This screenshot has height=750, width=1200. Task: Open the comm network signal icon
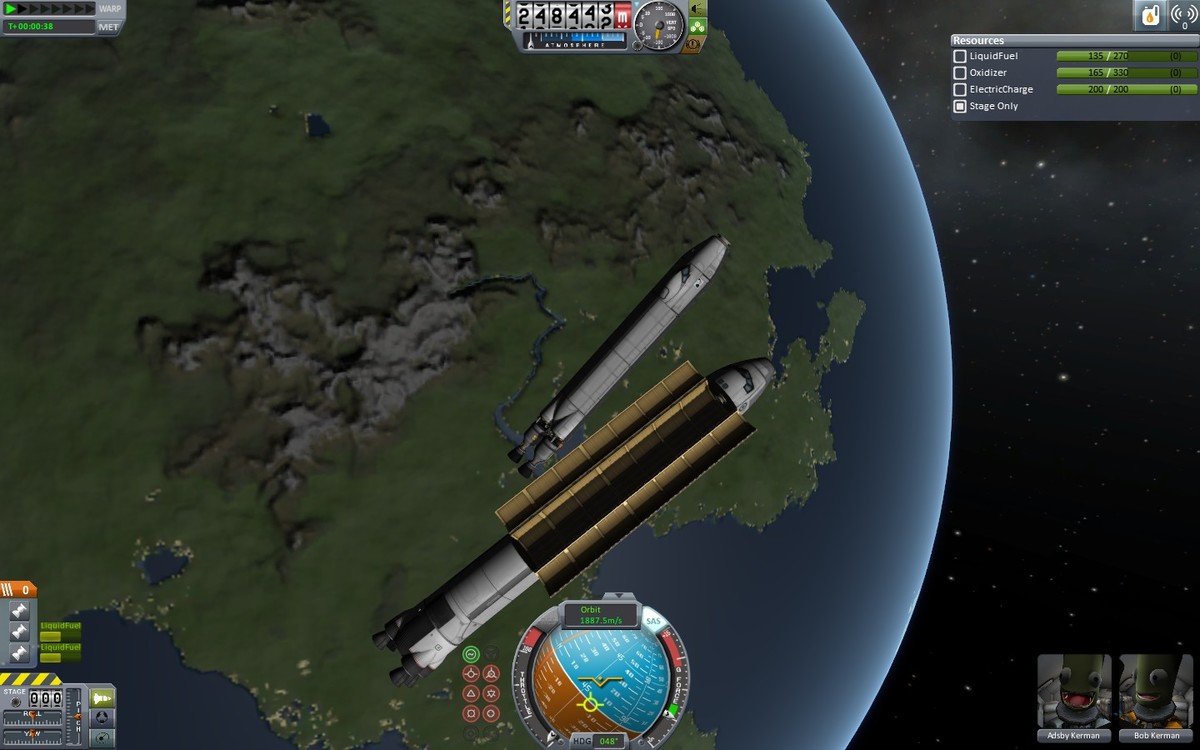(1184, 15)
